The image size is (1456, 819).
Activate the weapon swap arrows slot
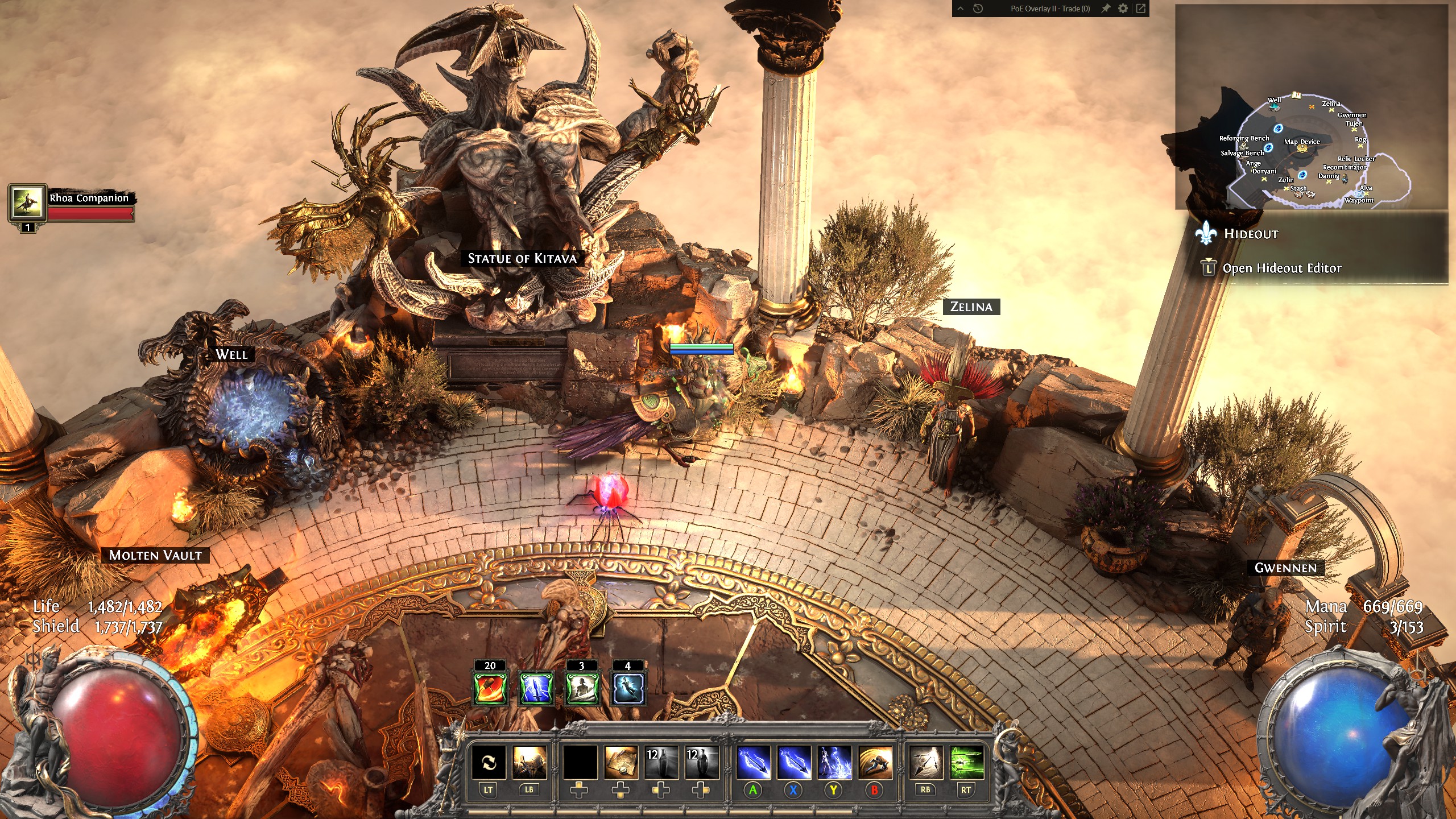(489, 762)
